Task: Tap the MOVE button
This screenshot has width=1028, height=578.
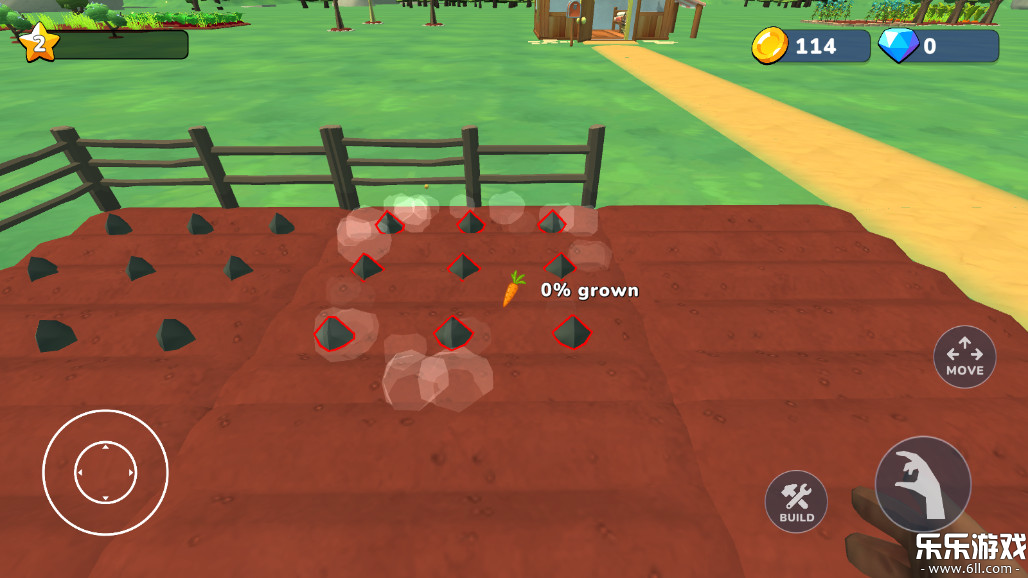Action: pos(964,357)
